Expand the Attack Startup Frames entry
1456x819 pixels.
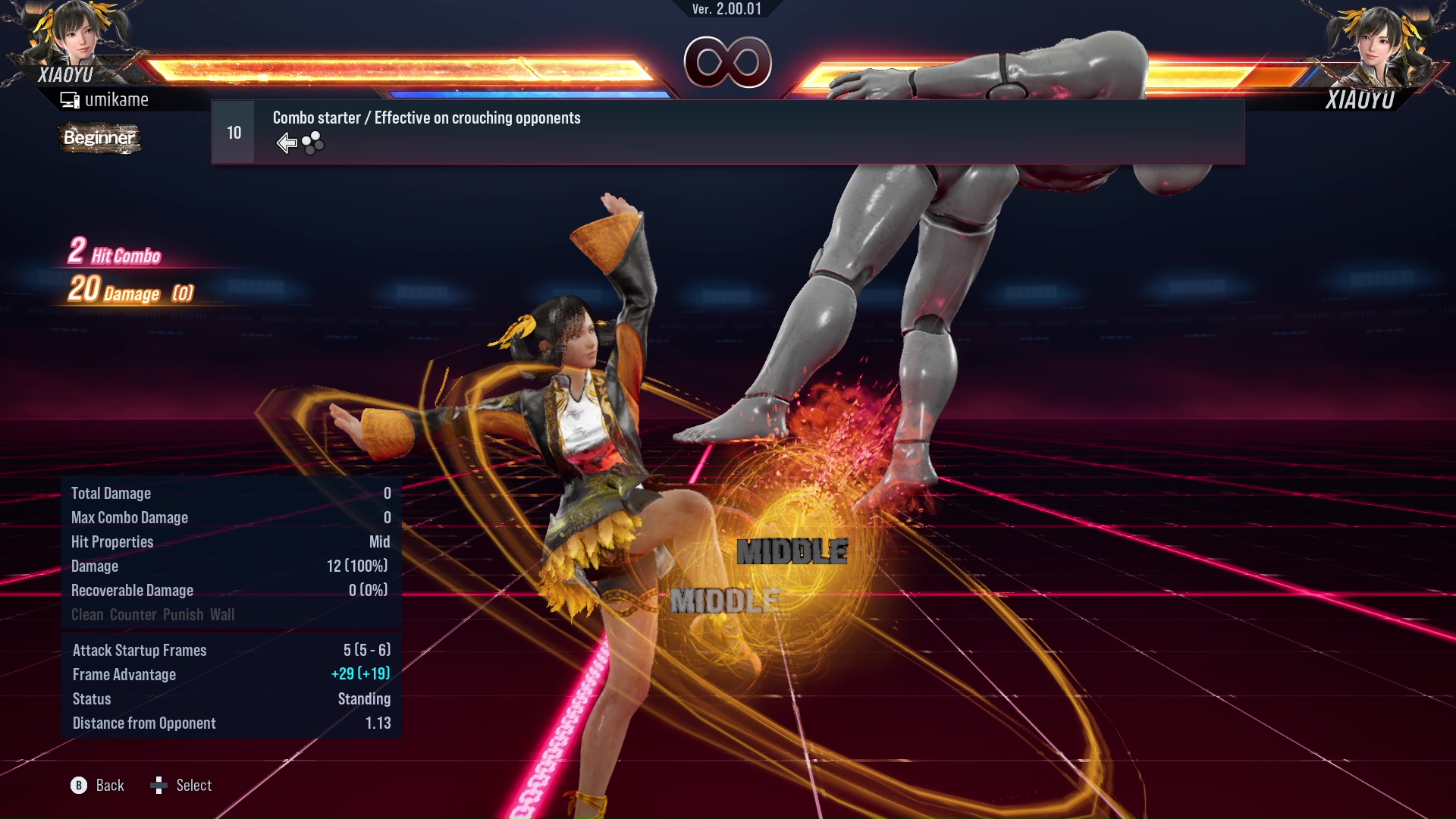pyautogui.click(x=140, y=650)
